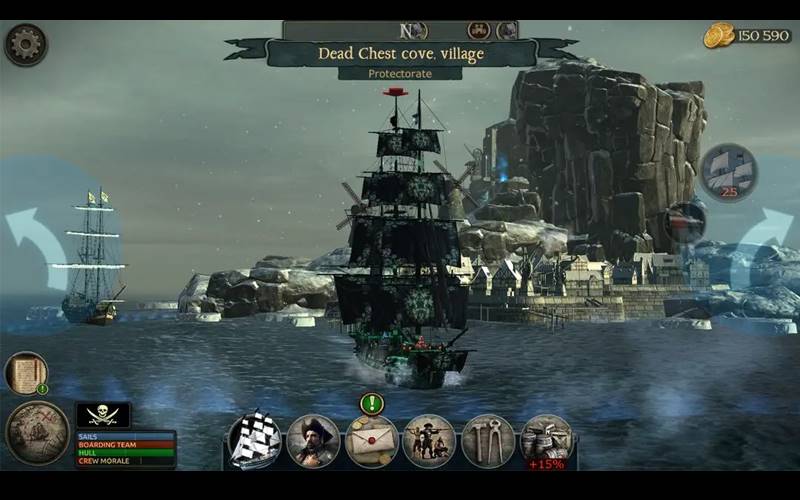Image resolution: width=800 pixels, height=500 pixels.
Task: Open the captain portrait
Action: [313, 441]
